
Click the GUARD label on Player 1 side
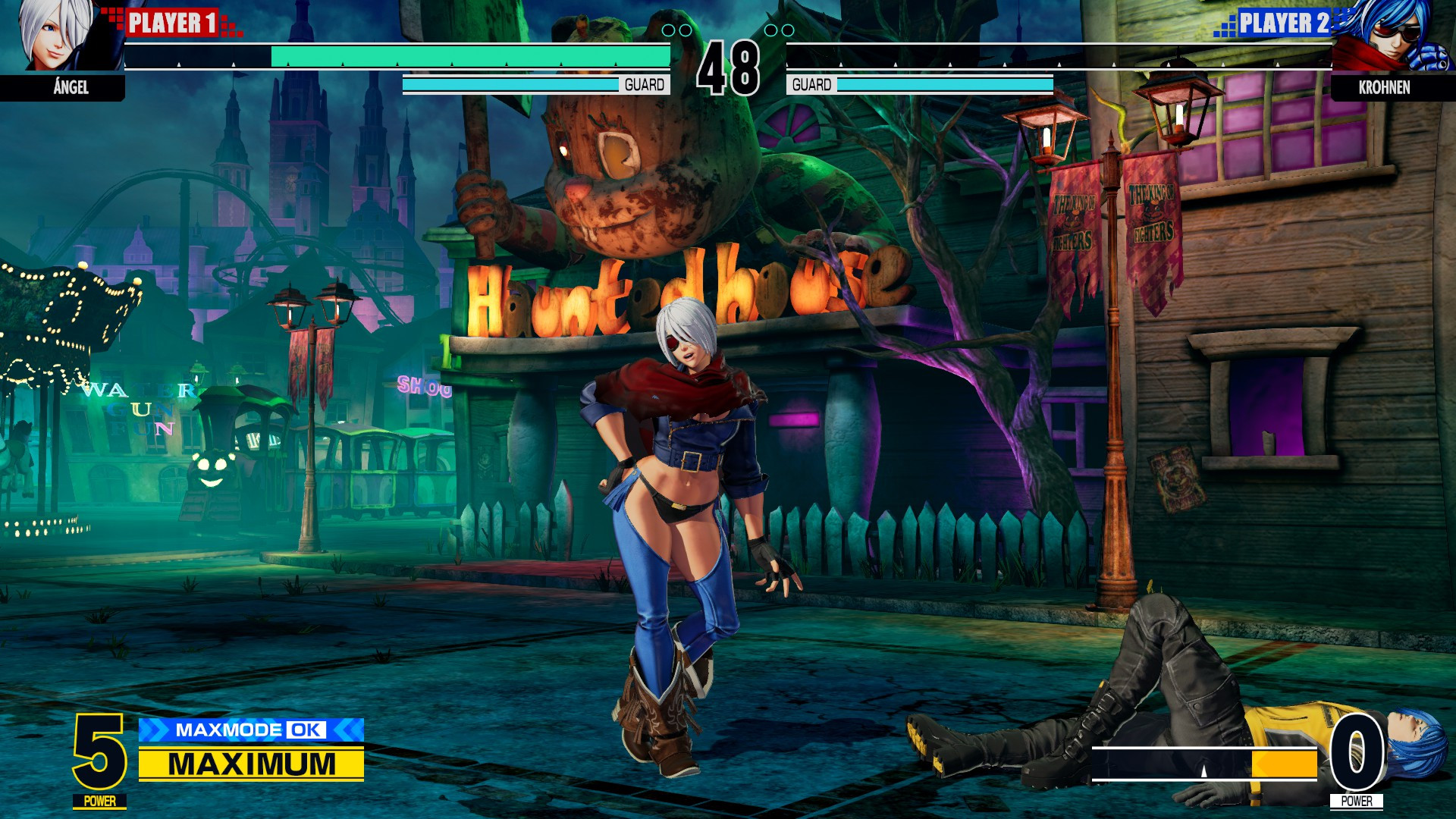tap(646, 85)
